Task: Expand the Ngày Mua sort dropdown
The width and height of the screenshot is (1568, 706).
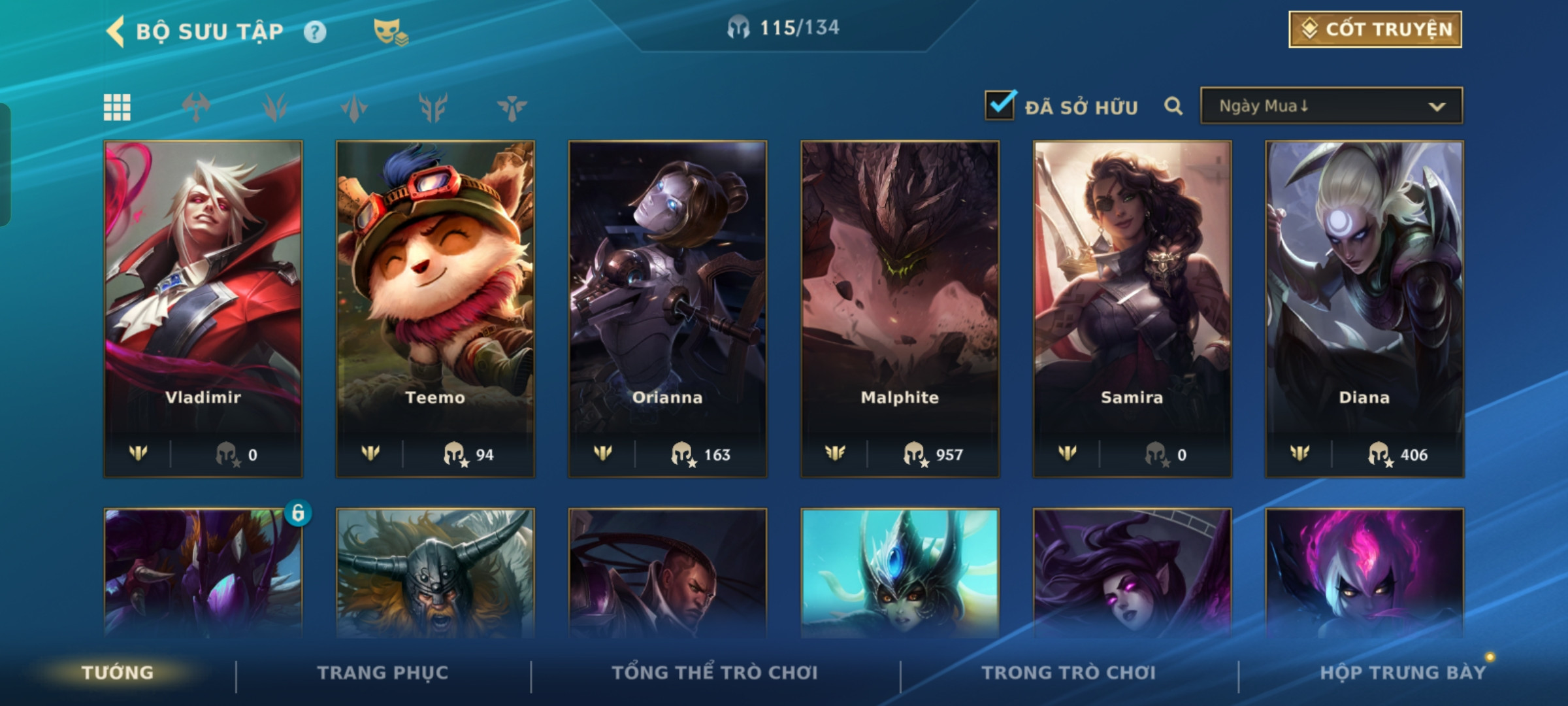Action: tap(1331, 106)
